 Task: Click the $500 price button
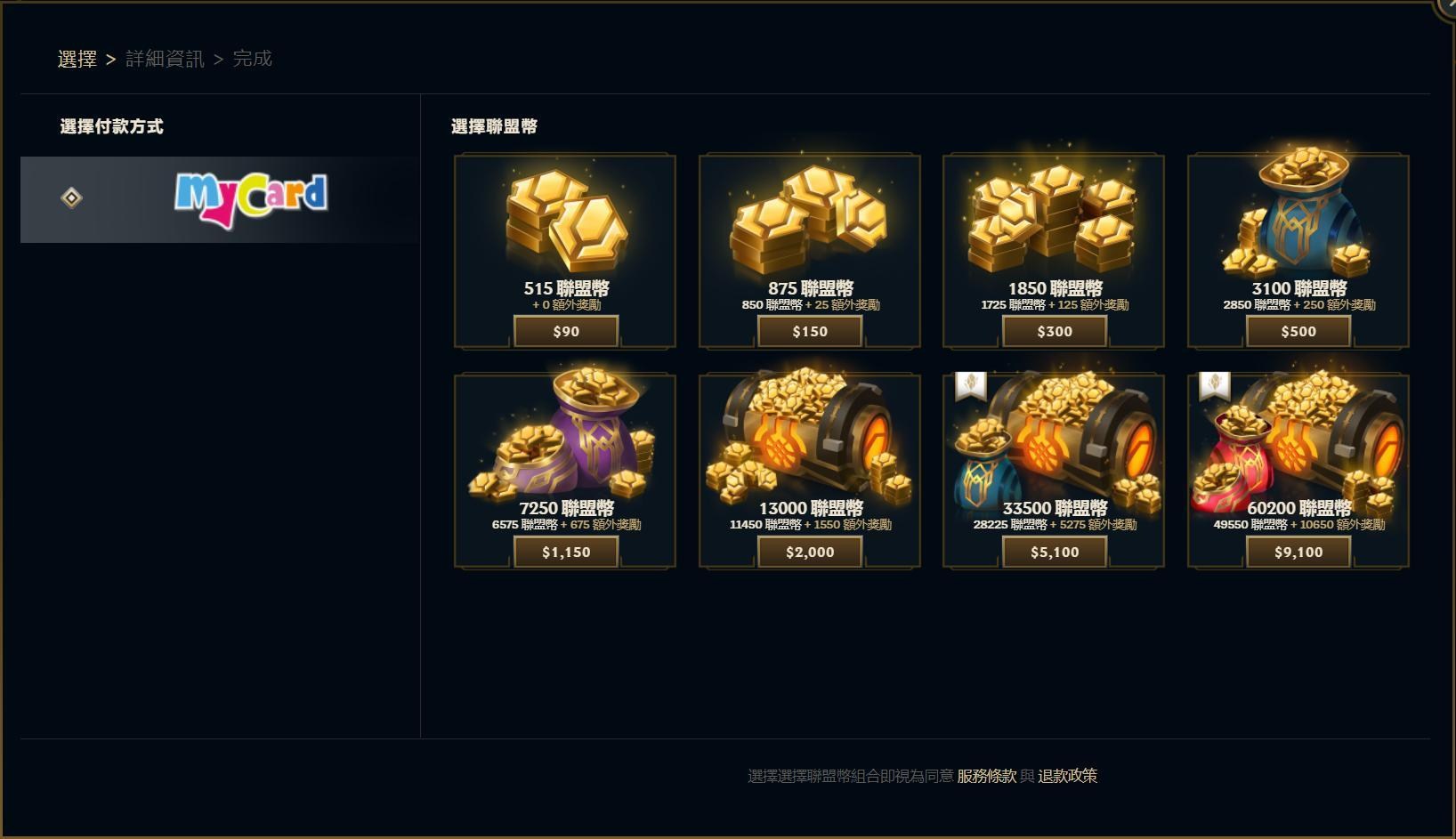(x=1298, y=330)
